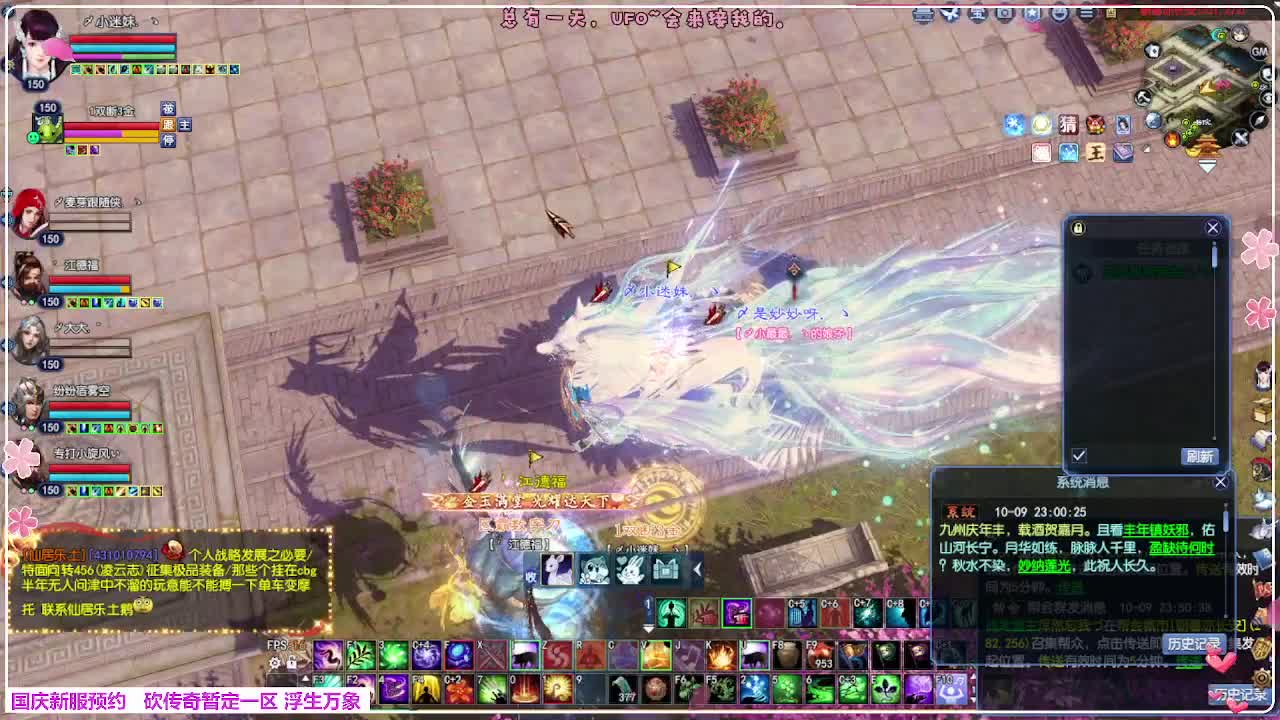Expand the minimap with the down triangle
Image resolution: width=1280 pixels, height=720 pixels.
tap(1206, 165)
